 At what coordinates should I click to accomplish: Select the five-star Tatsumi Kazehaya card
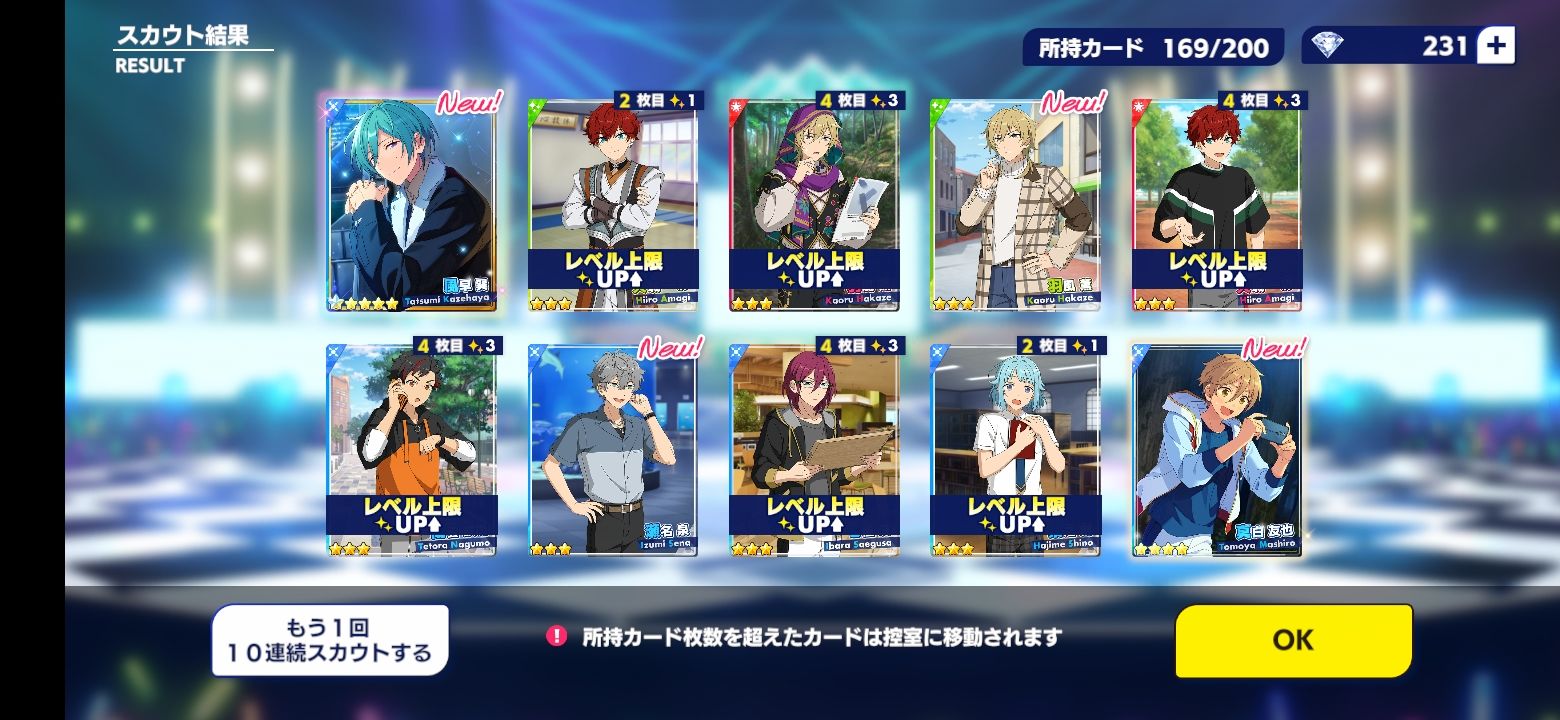(412, 204)
